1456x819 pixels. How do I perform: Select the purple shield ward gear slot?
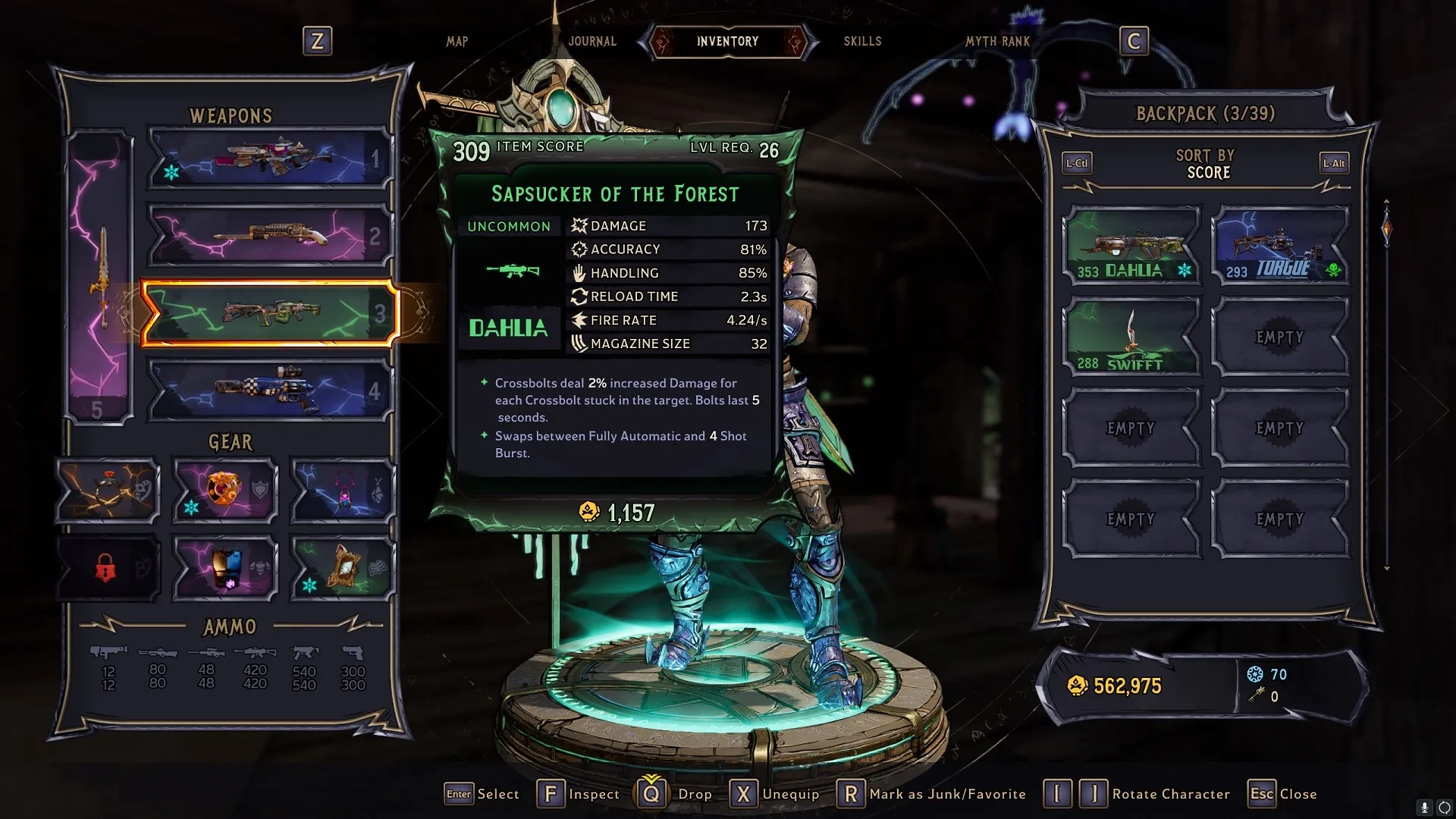[225, 491]
